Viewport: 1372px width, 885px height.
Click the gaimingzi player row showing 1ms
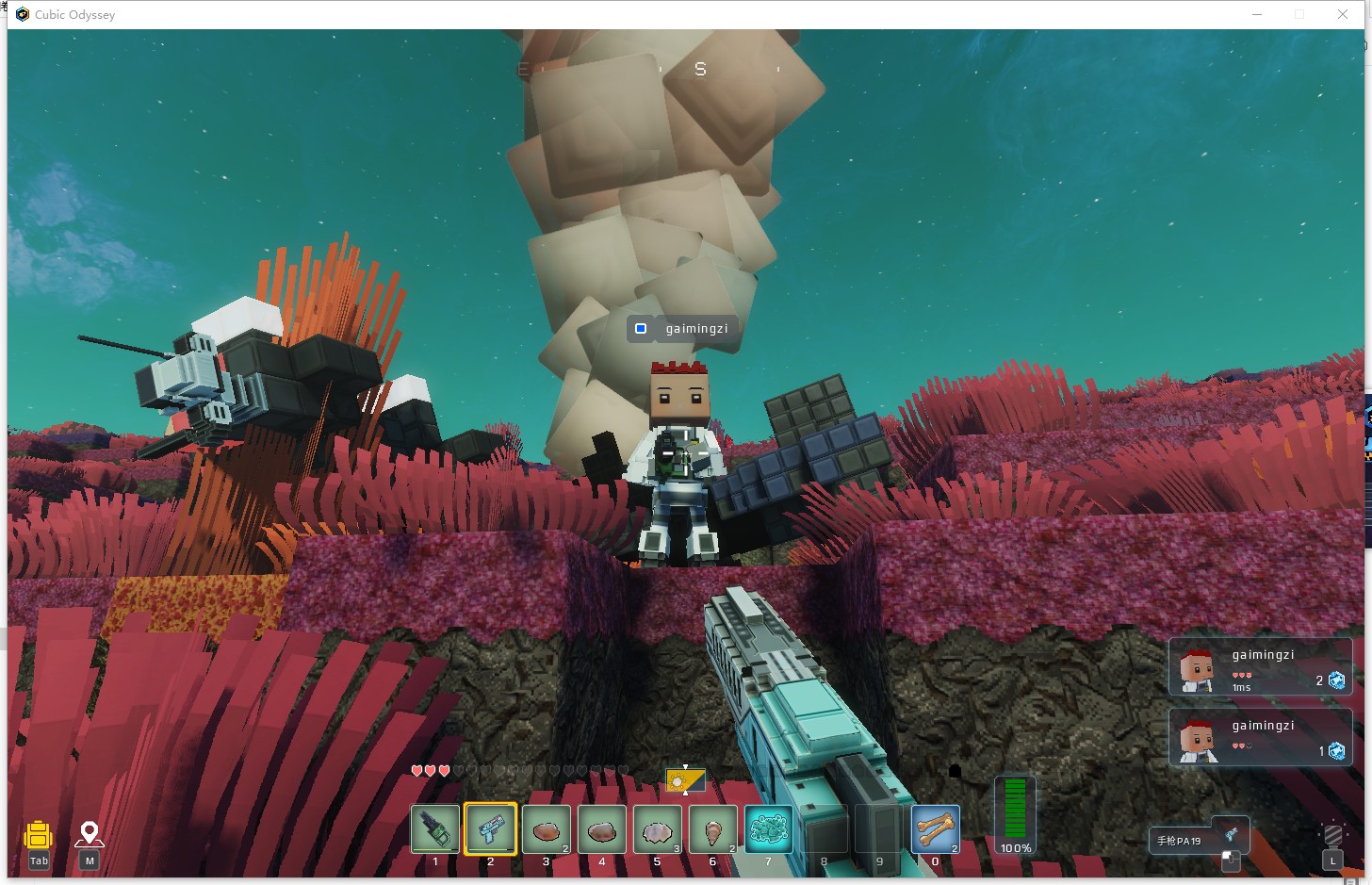tap(1260, 668)
